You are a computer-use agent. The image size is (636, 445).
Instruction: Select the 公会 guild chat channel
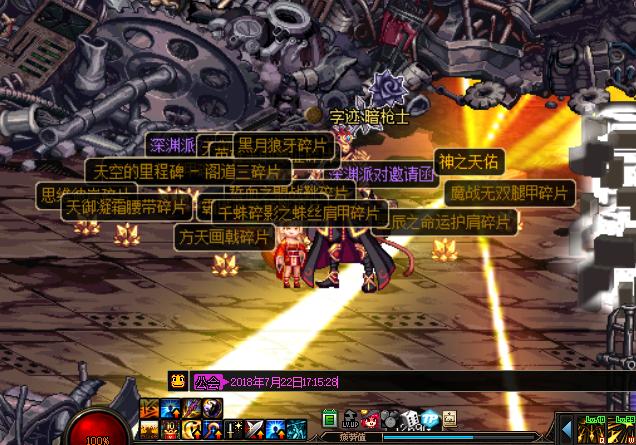click(208, 382)
